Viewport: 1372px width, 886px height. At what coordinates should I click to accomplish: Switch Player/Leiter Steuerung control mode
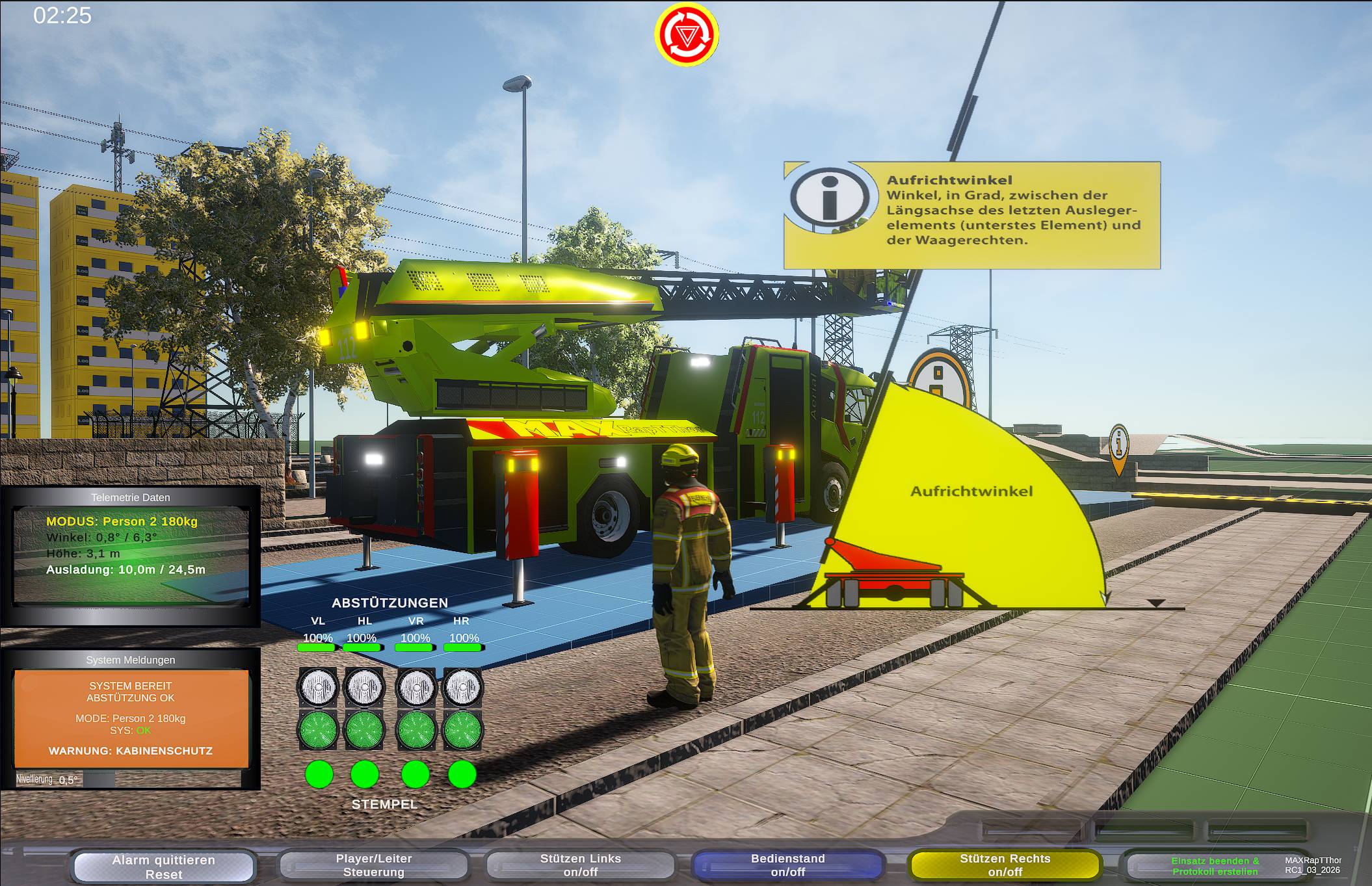tap(373, 865)
